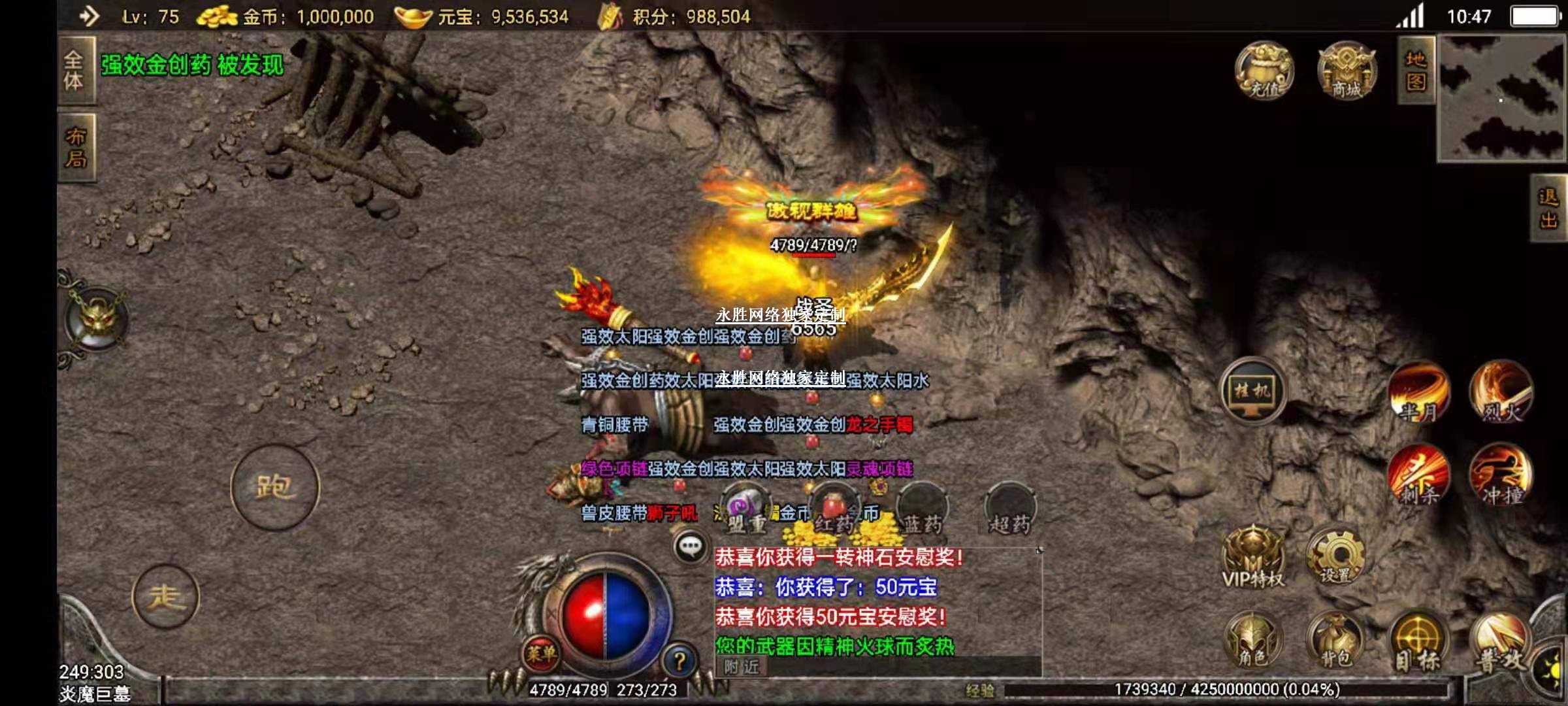Click the 地图 map button
Screen dimensions: 1568x706
coord(1416,70)
